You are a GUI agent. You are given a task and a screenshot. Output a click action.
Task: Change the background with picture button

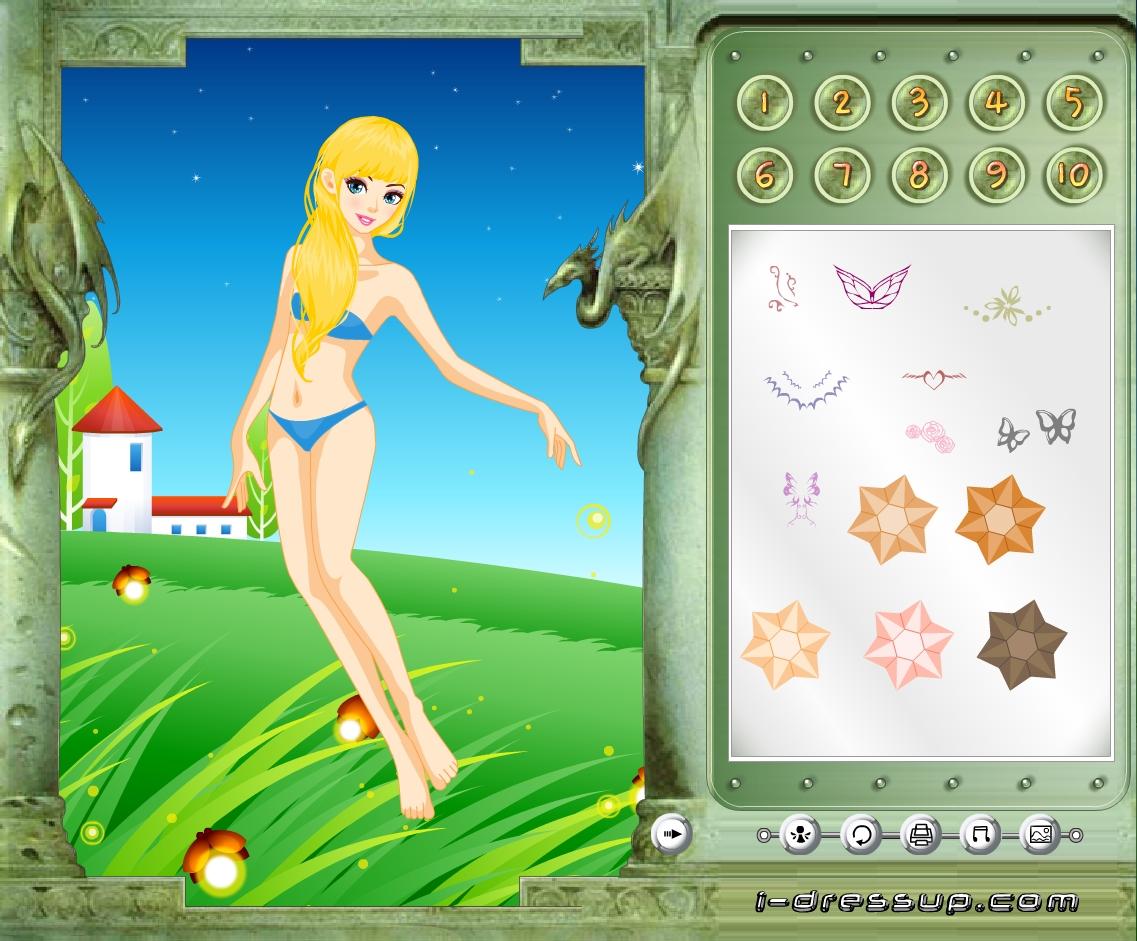1040,834
